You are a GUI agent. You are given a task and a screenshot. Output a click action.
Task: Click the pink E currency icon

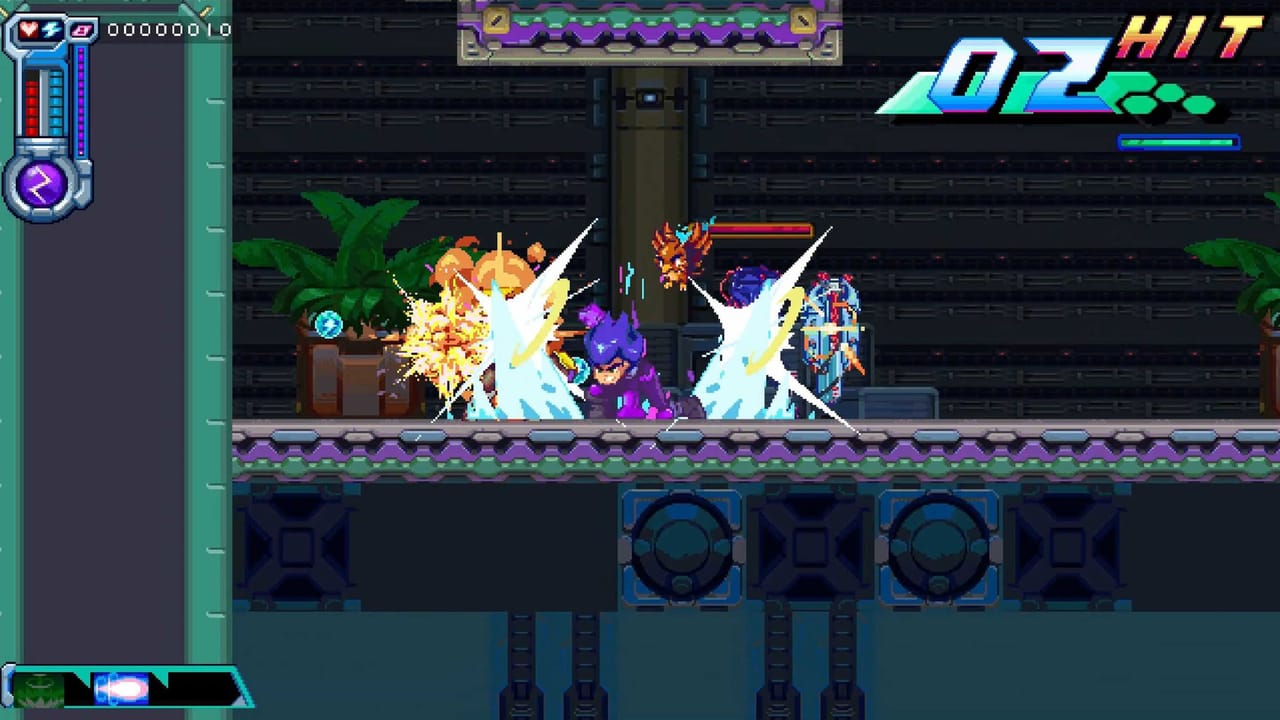80,32
